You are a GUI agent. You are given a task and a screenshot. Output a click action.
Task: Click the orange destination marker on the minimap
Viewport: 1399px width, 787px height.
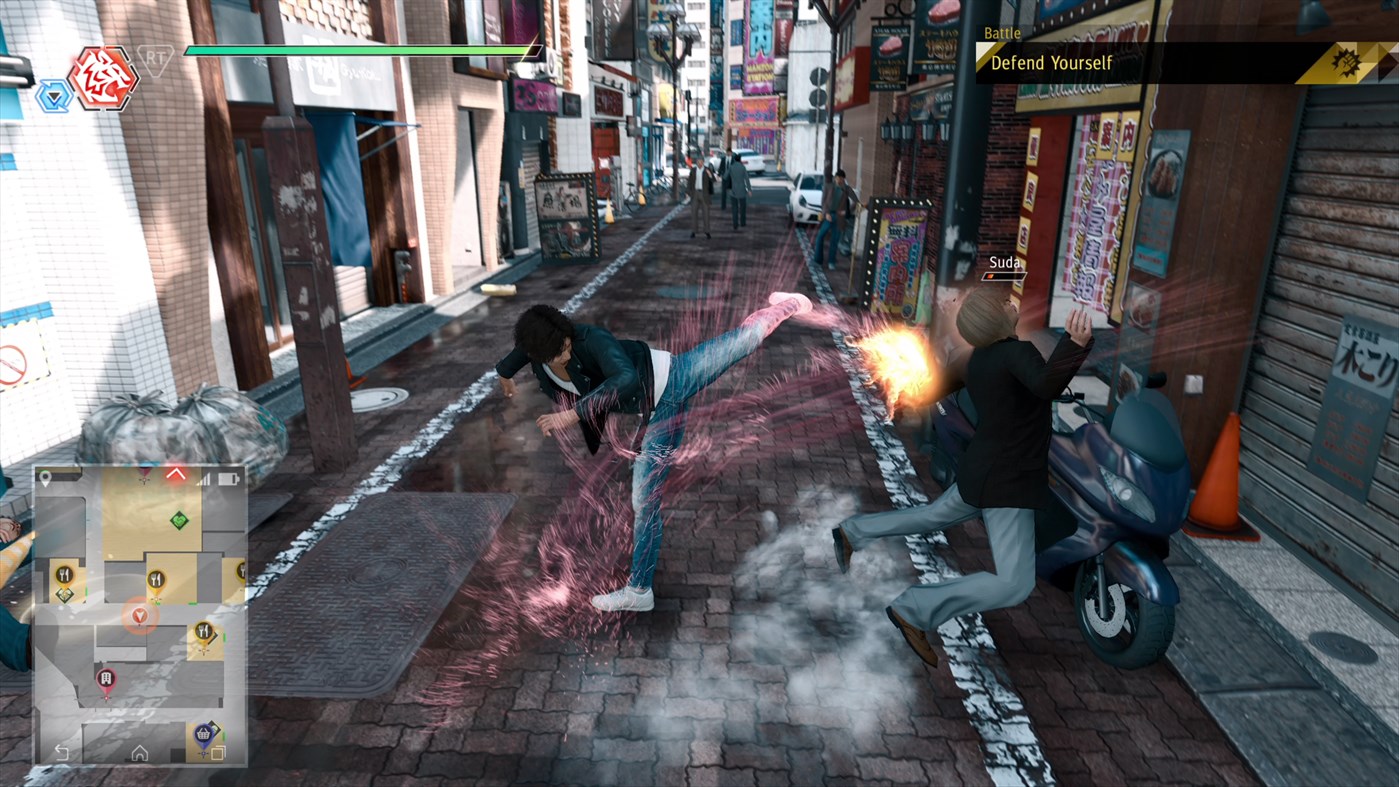[x=137, y=616]
